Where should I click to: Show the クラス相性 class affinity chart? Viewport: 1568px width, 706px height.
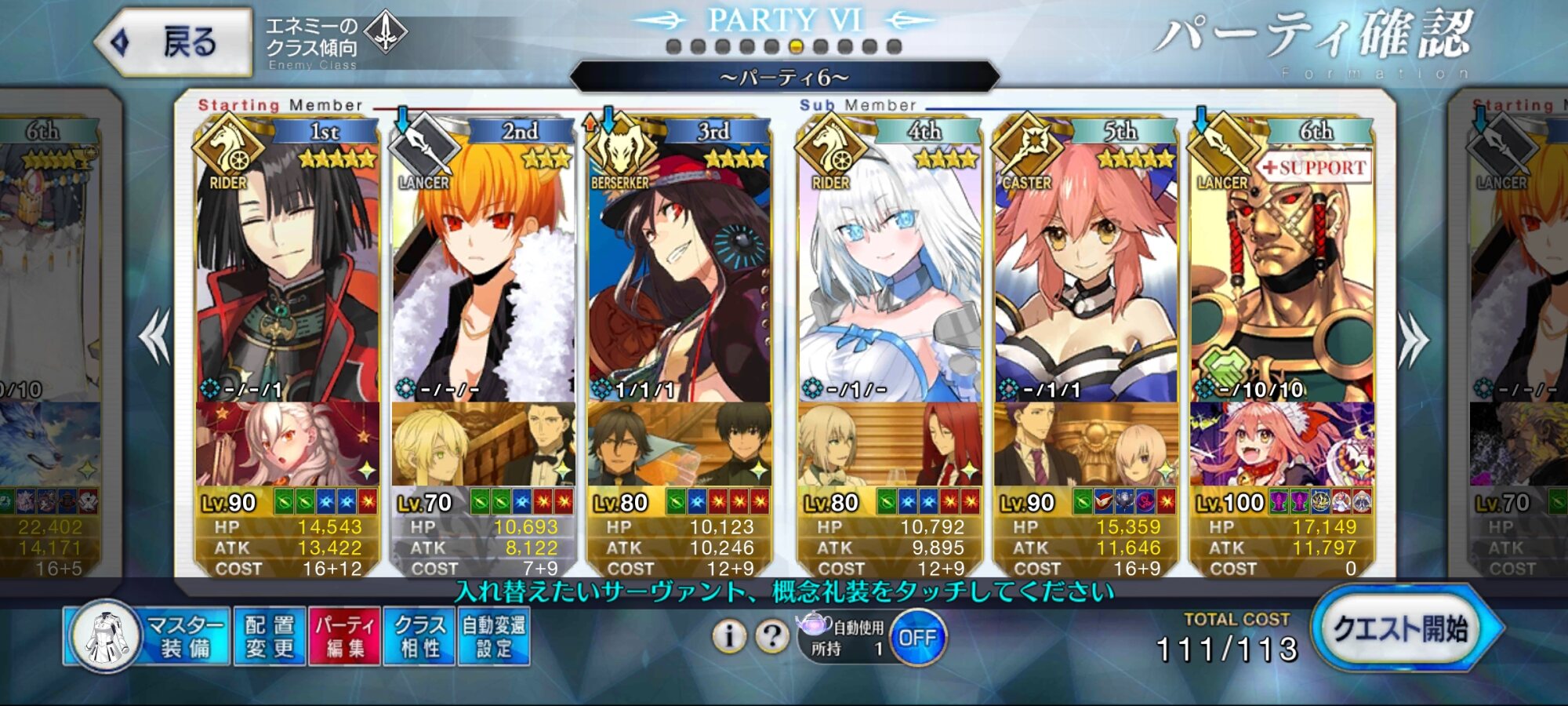[419, 636]
